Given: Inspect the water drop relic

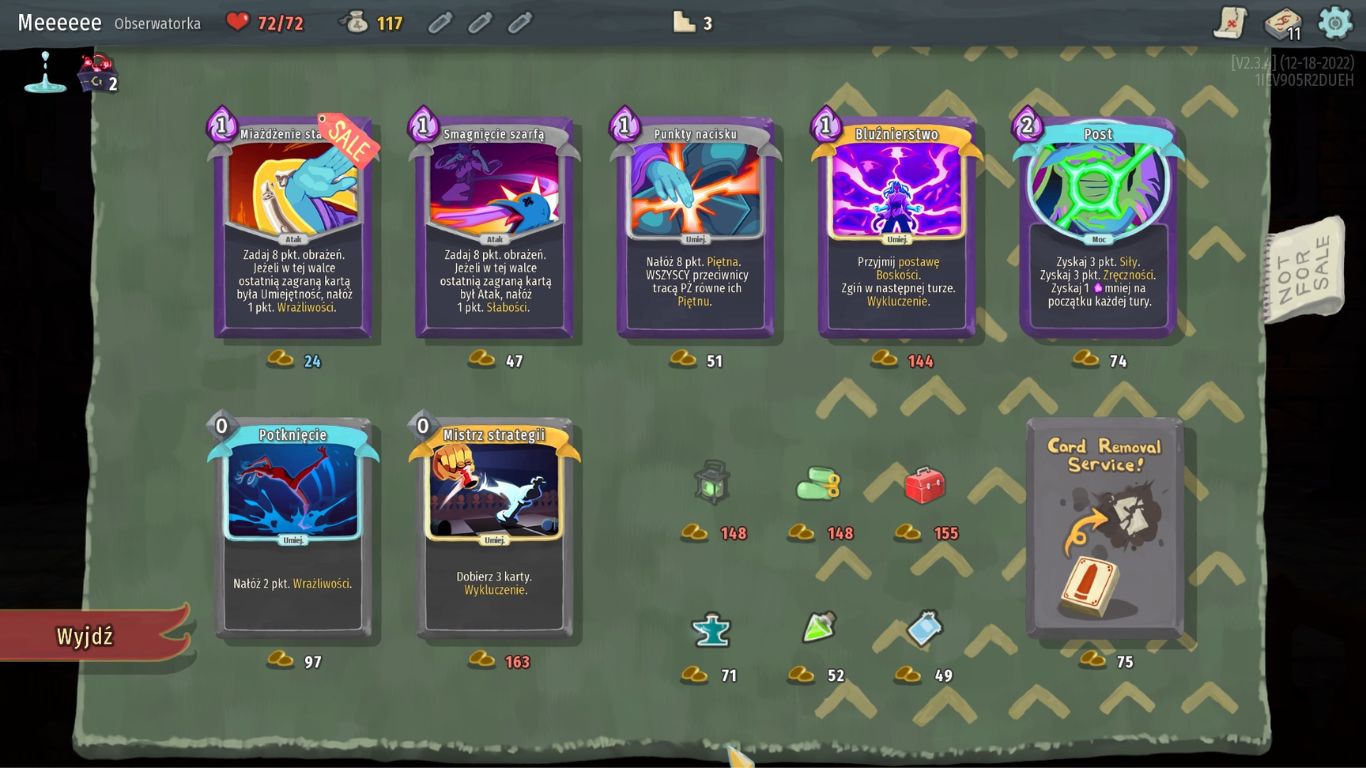Looking at the screenshot, I should (x=45, y=73).
